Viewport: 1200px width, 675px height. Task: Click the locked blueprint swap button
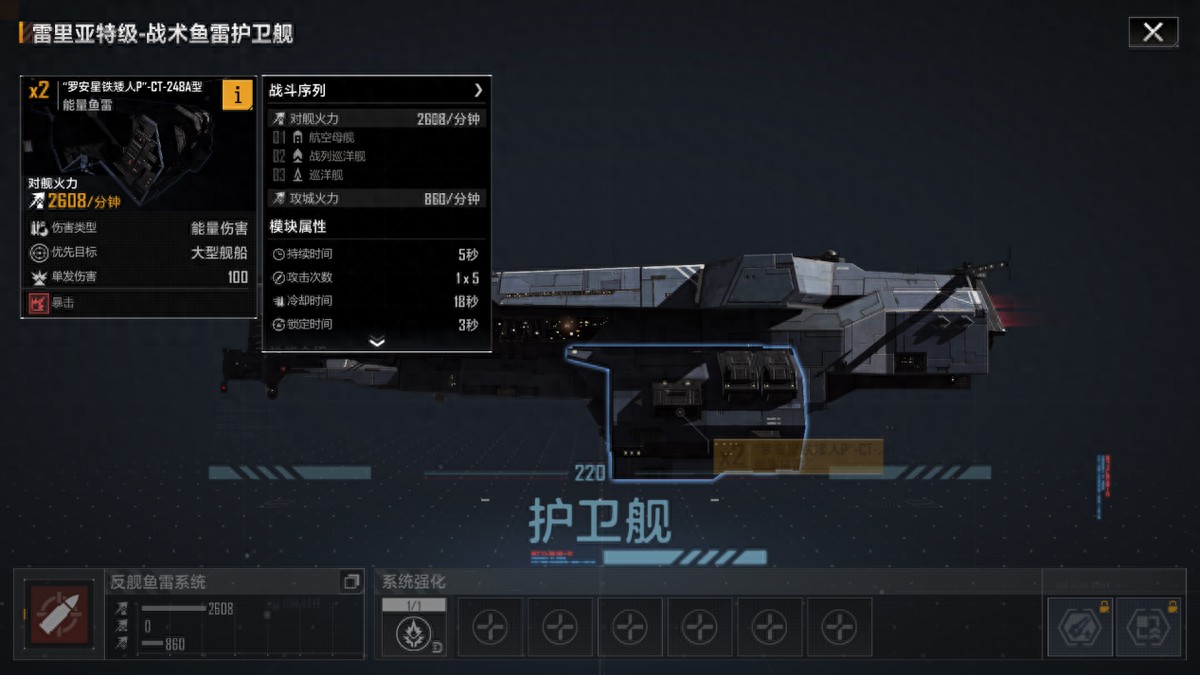[1148, 627]
